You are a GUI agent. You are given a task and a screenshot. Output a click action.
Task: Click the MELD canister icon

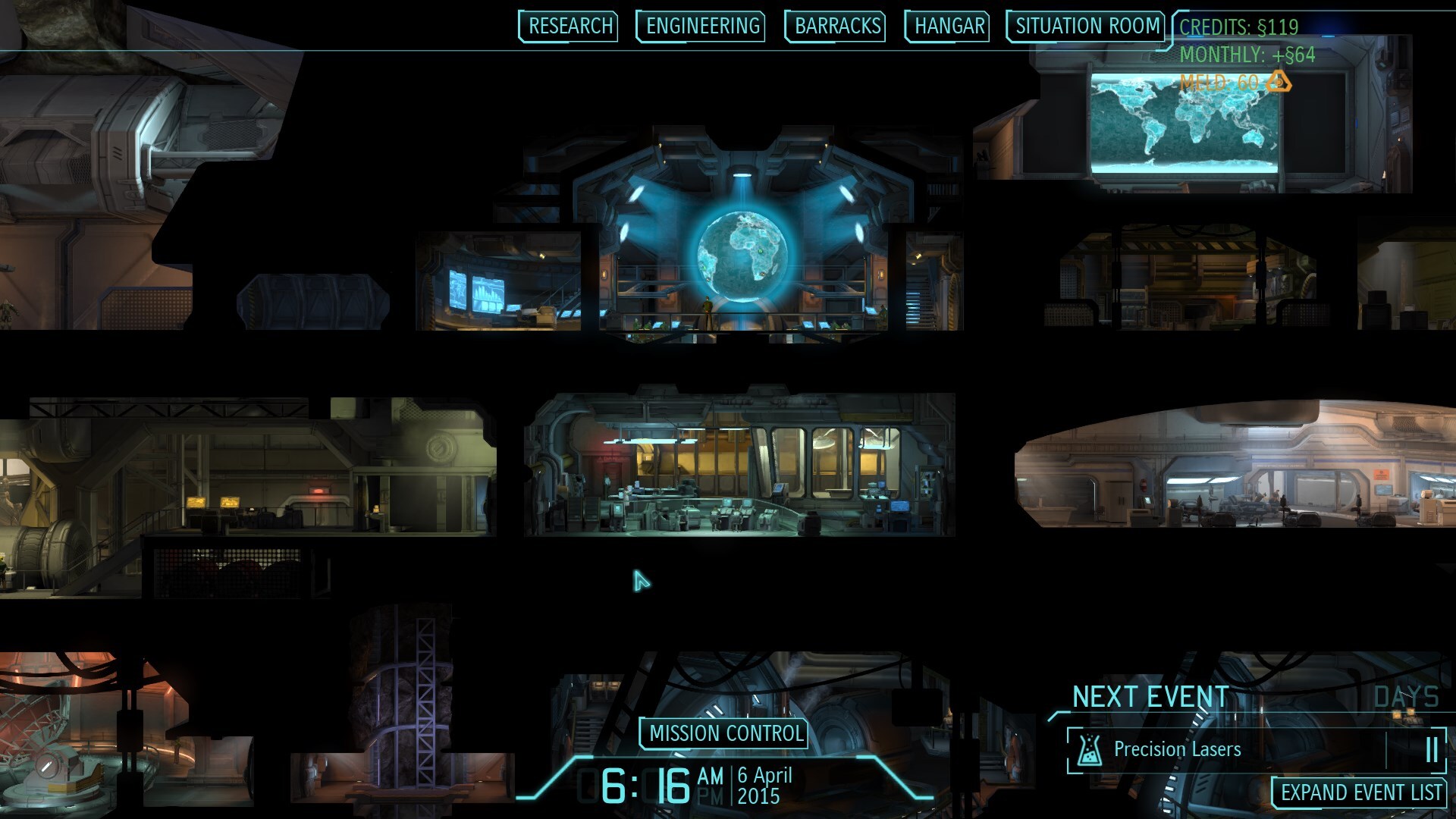[1280, 81]
